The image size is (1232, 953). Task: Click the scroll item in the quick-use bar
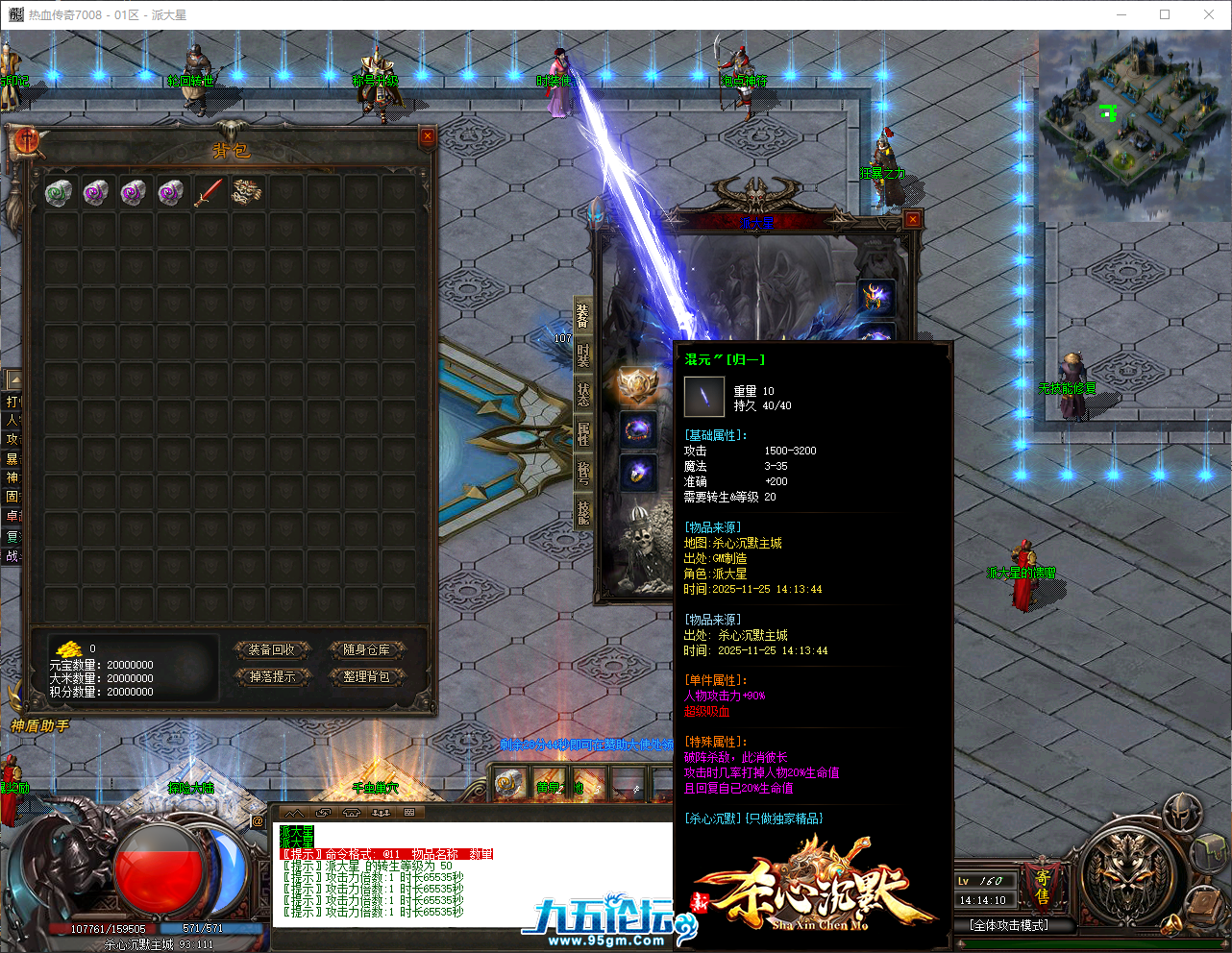click(506, 782)
